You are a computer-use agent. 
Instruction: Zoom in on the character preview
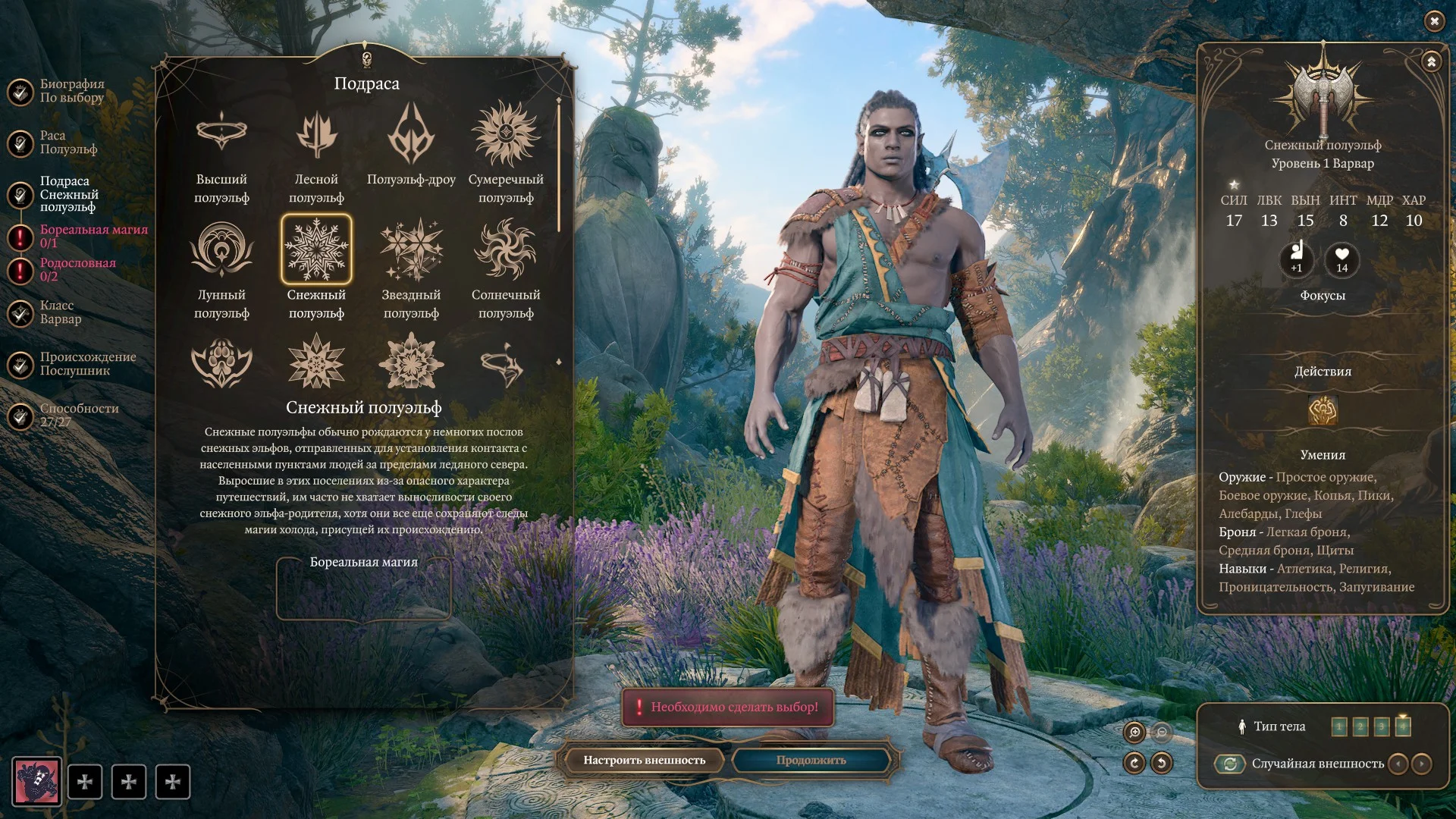(x=1134, y=732)
